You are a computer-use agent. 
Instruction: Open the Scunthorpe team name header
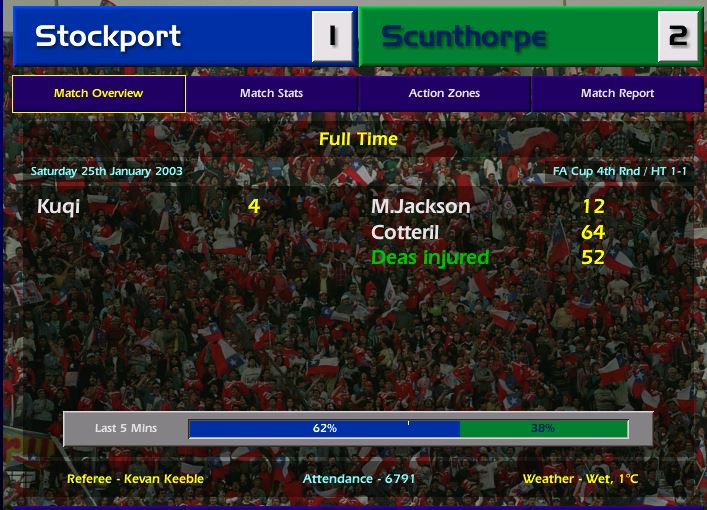click(x=464, y=37)
